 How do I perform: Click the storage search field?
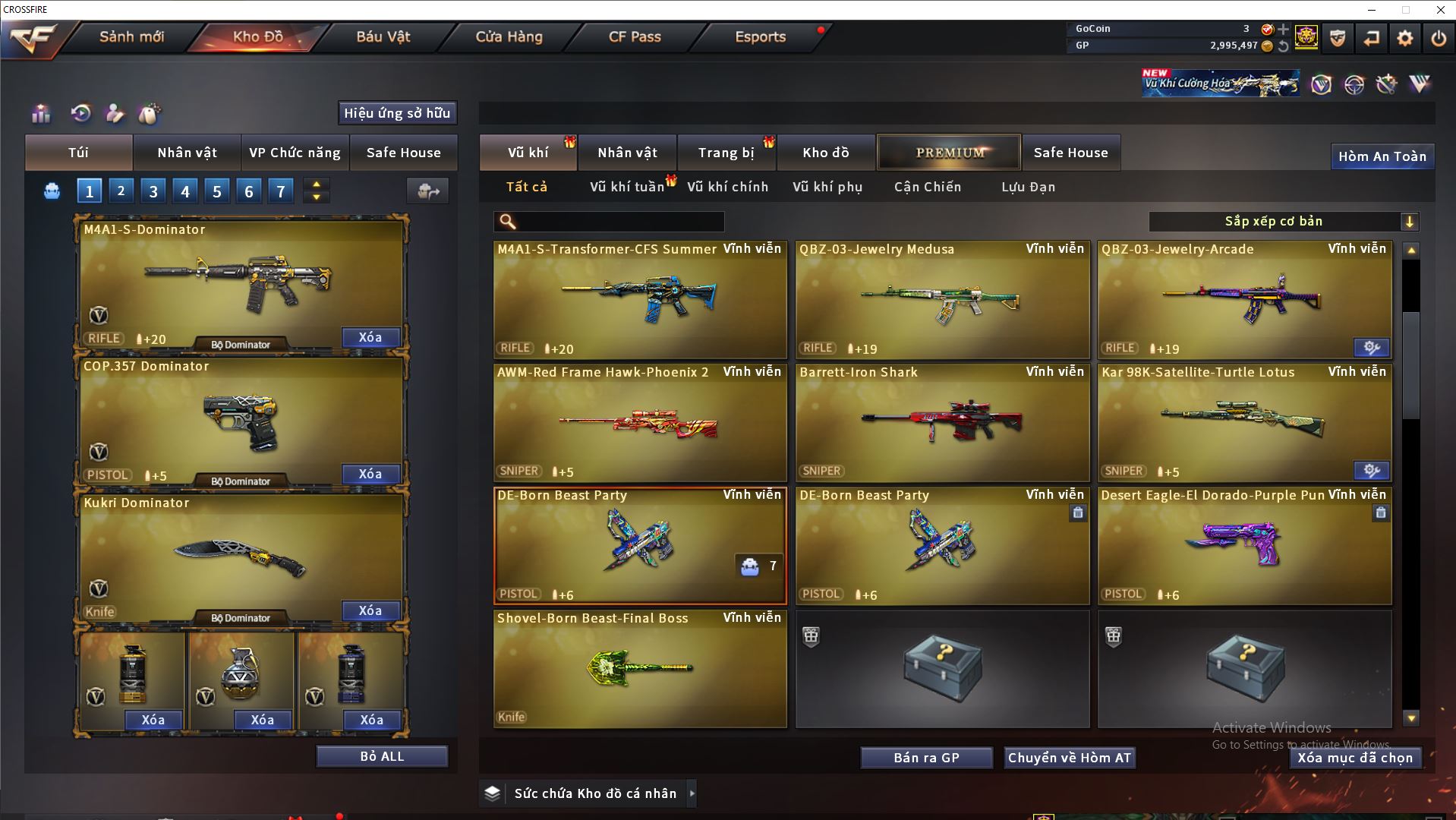click(x=619, y=222)
